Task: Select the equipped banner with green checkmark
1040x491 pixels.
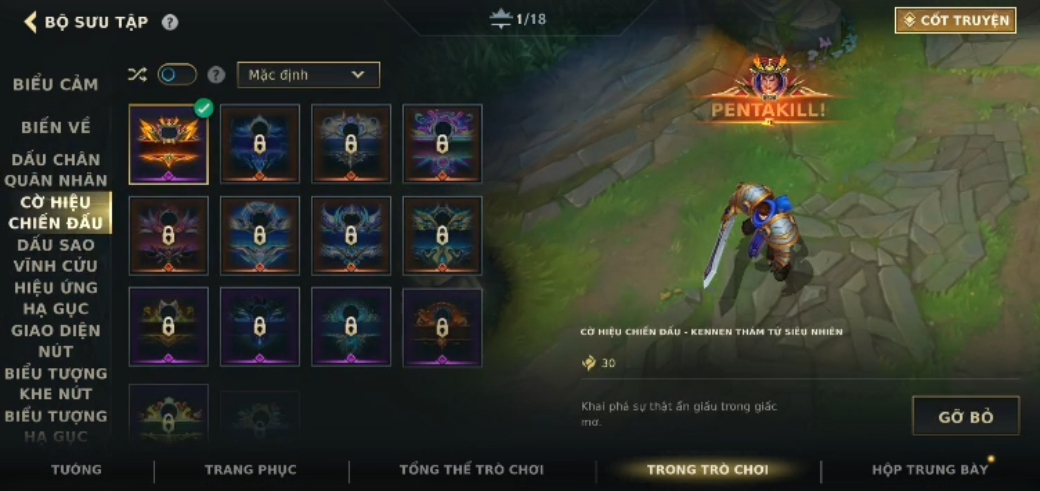Action: tap(168, 144)
